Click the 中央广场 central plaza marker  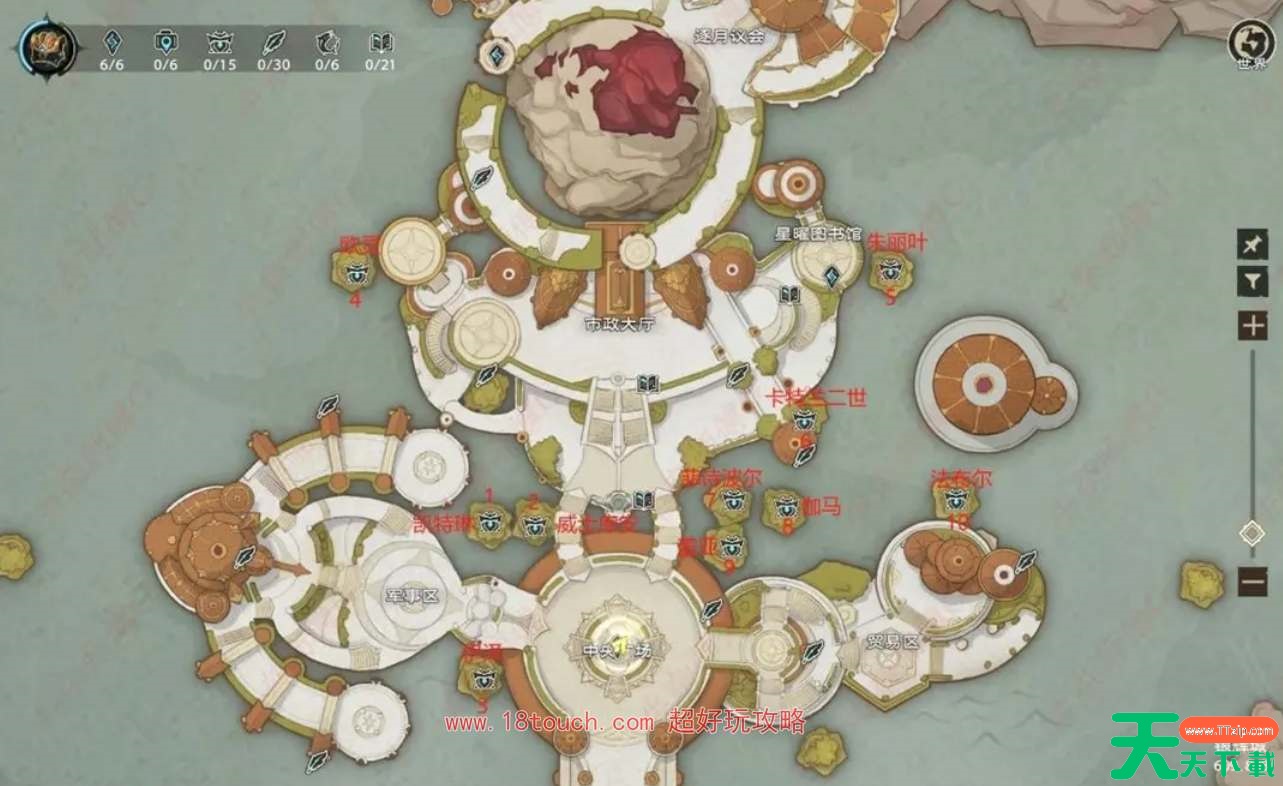point(620,642)
